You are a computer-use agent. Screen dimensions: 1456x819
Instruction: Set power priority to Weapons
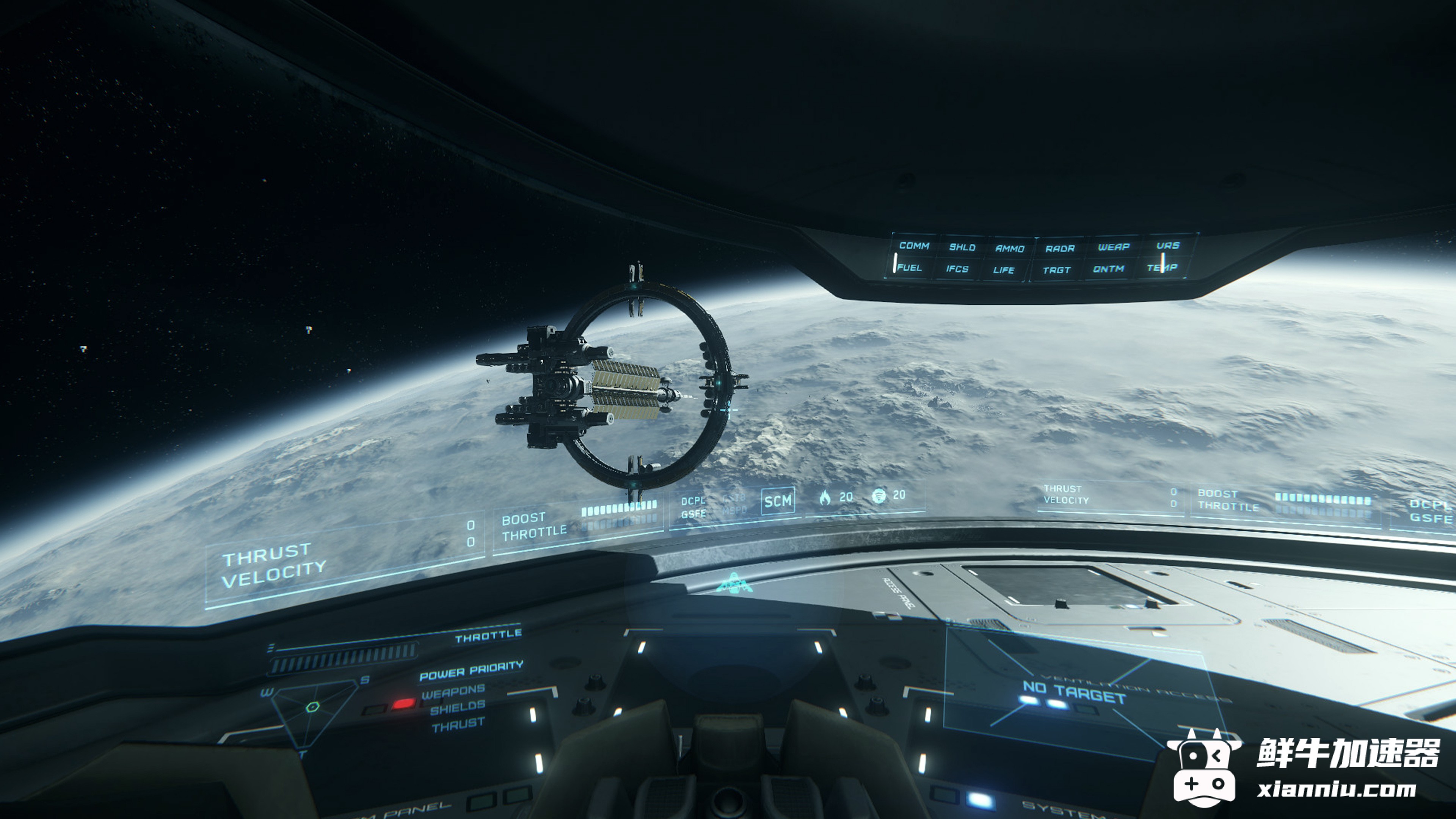pyautogui.click(x=453, y=691)
